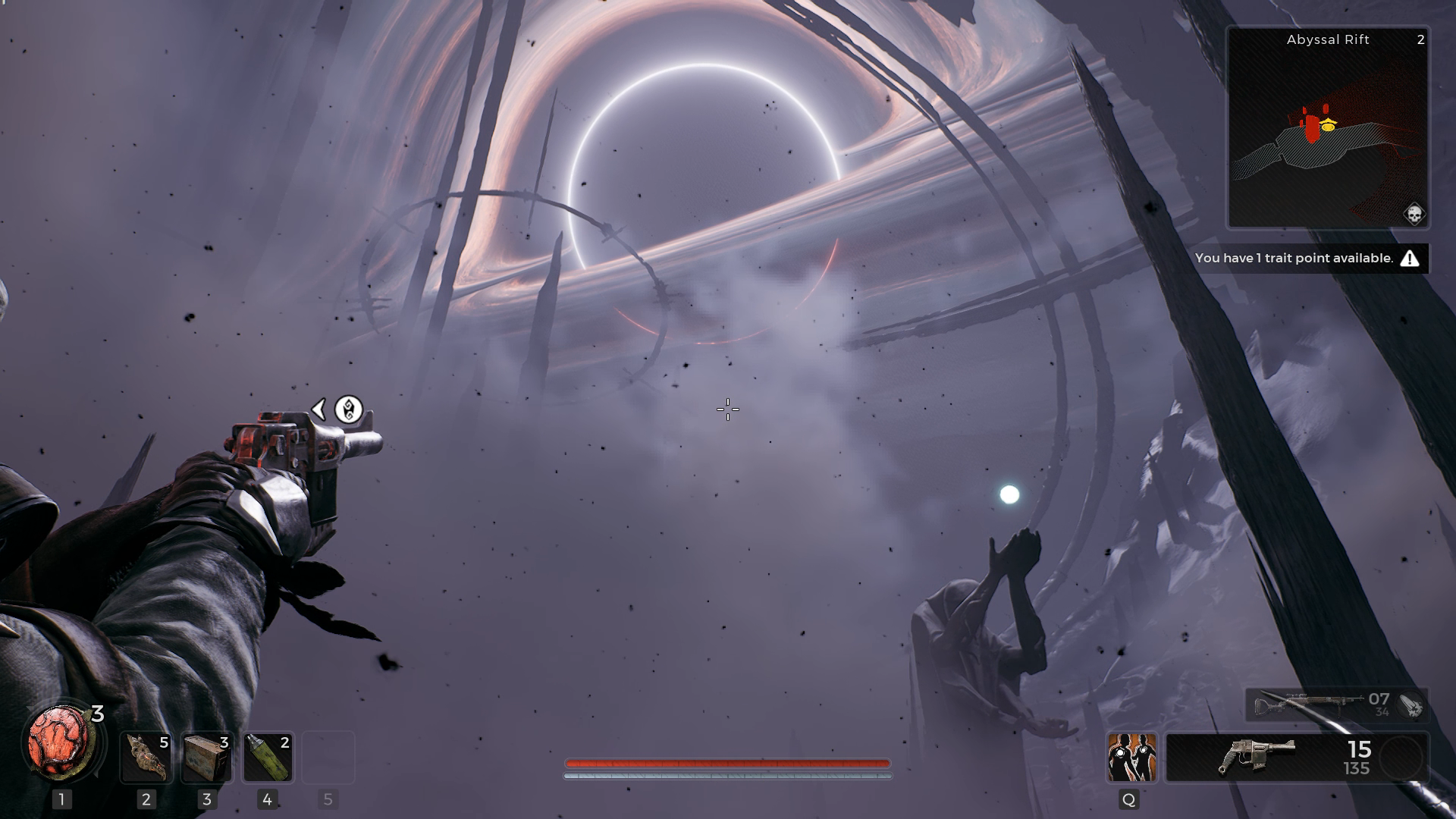Switch to the scoped long gun slot
Image resolution: width=1456 pixels, height=819 pixels.
tap(1319, 705)
